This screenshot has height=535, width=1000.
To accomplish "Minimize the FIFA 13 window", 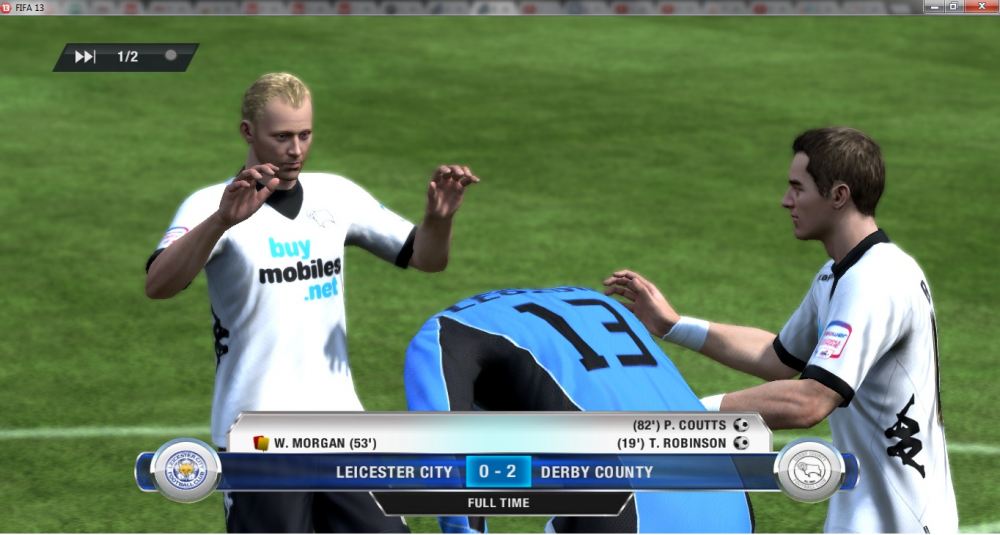I will (x=933, y=7).
